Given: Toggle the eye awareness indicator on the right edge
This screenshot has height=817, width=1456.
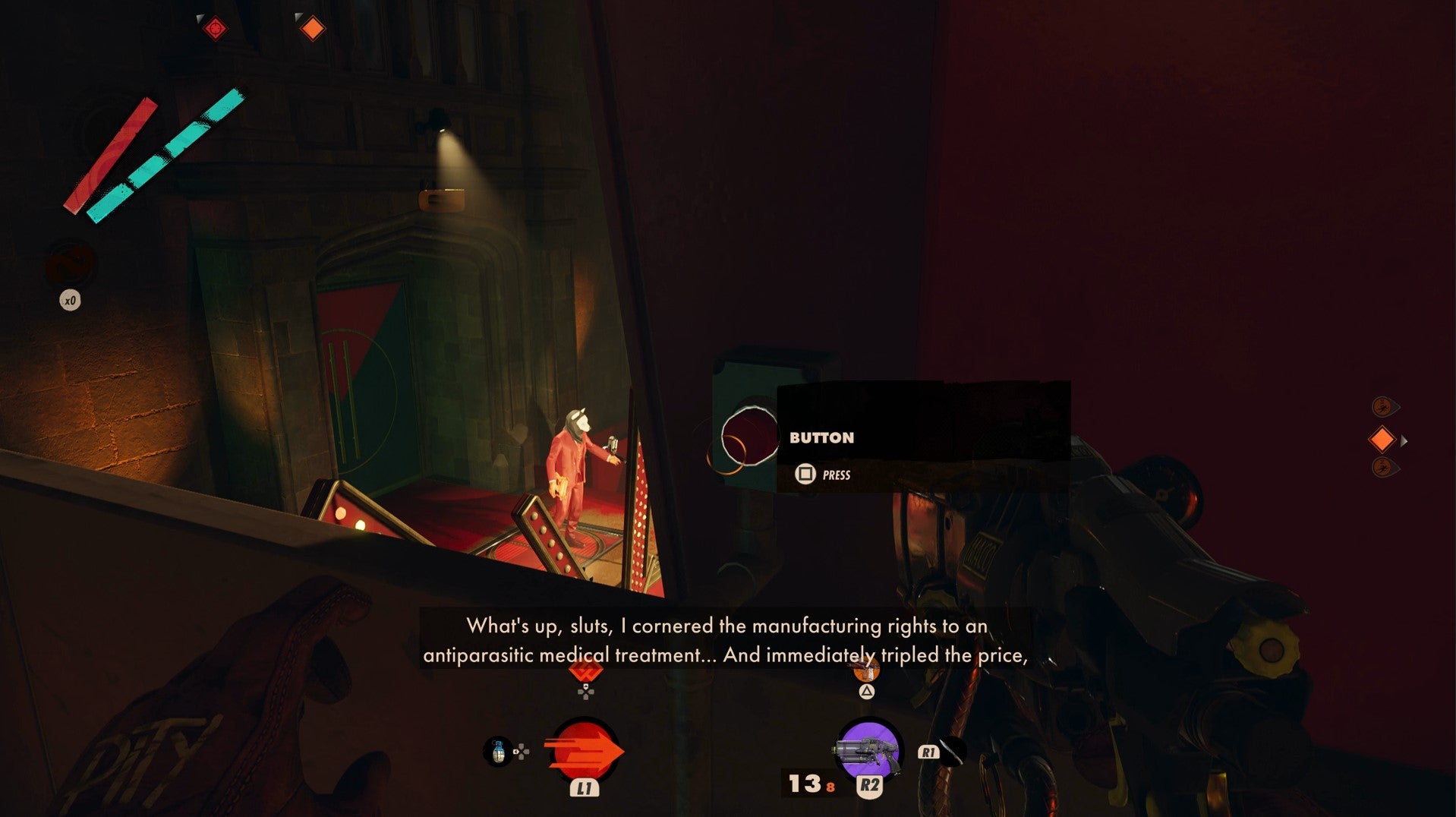Looking at the screenshot, I should [1385, 406].
